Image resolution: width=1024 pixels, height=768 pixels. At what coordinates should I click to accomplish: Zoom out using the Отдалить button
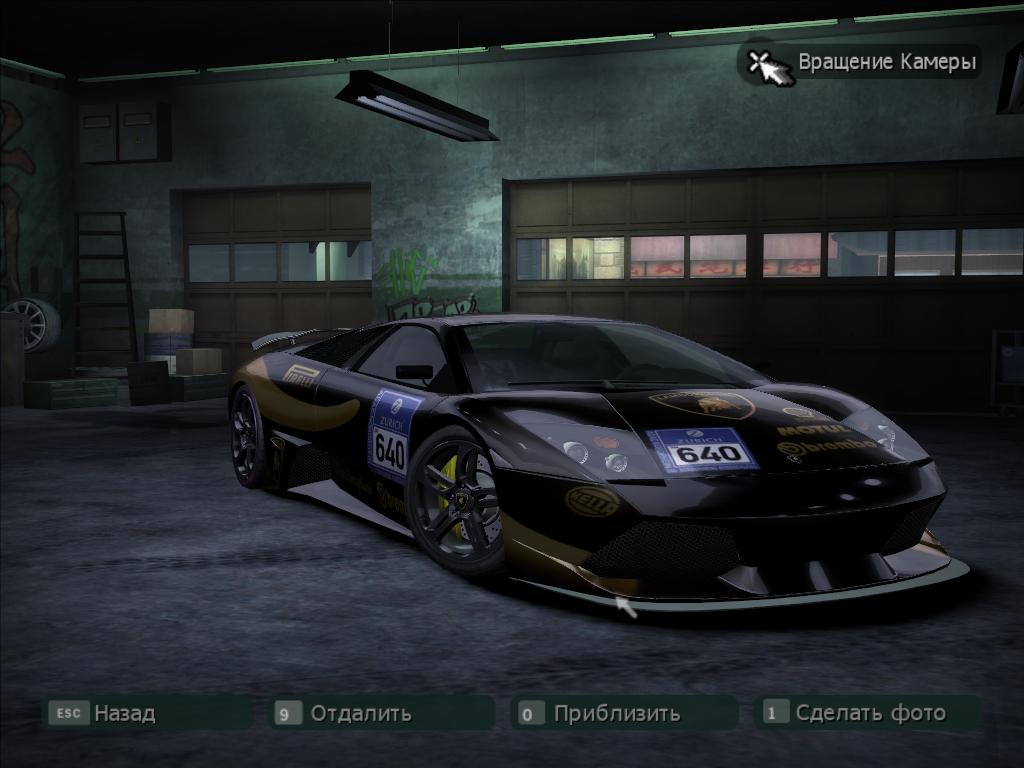click(360, 713)
